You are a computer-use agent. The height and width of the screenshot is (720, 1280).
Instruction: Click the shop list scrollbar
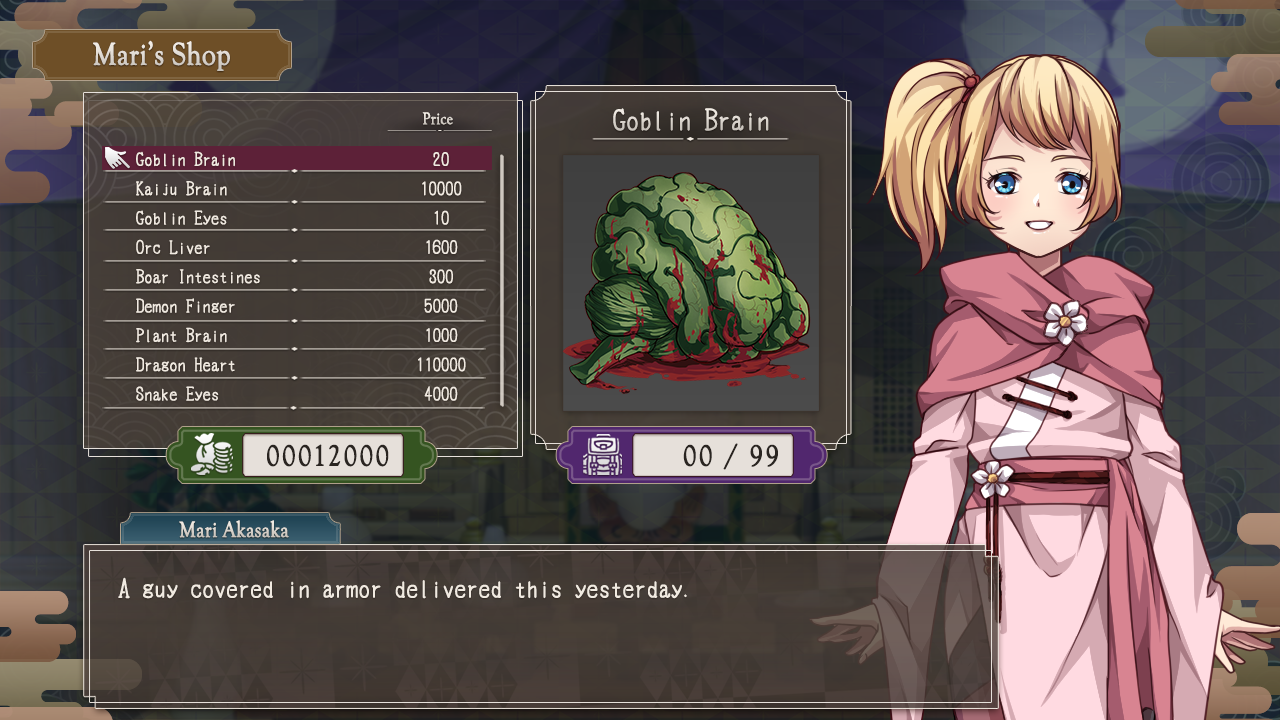coord(501,280)
